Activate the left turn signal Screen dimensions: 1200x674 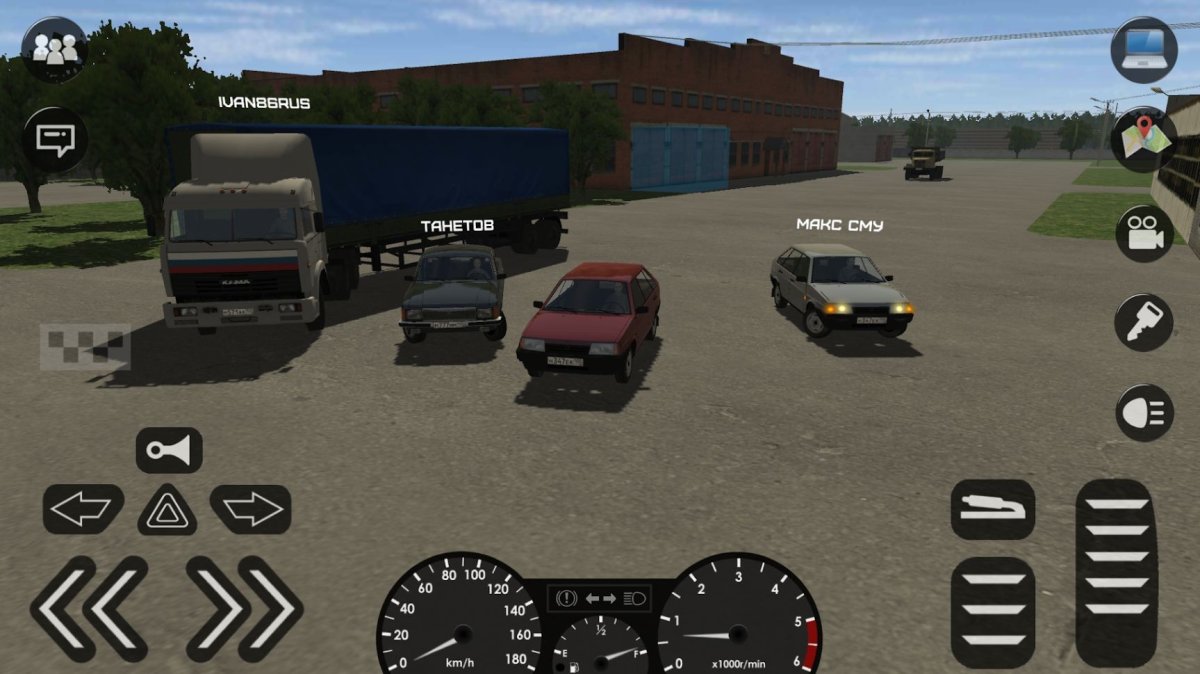(x=83, y=509)
